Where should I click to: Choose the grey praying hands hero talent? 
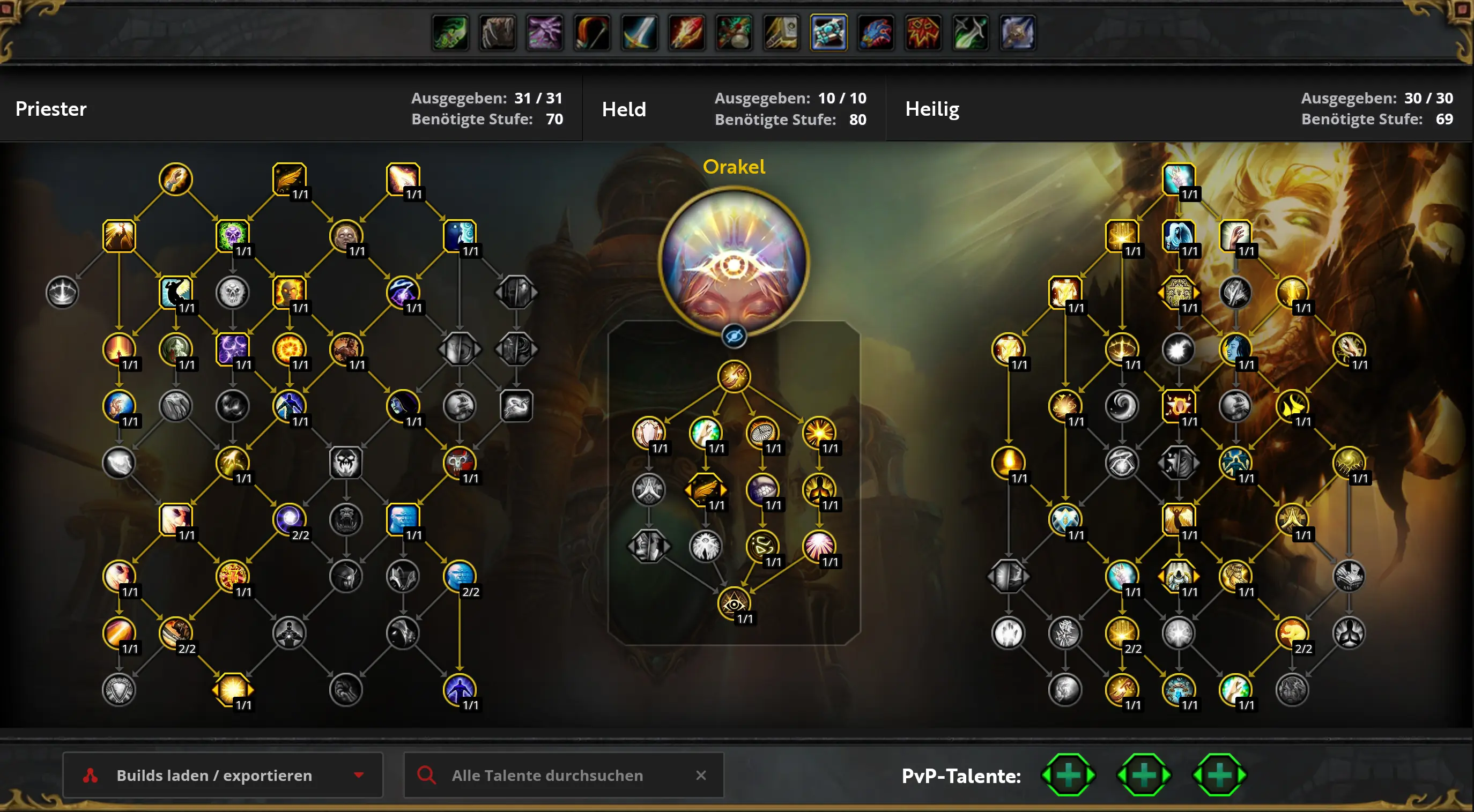[x=648, y=489]
